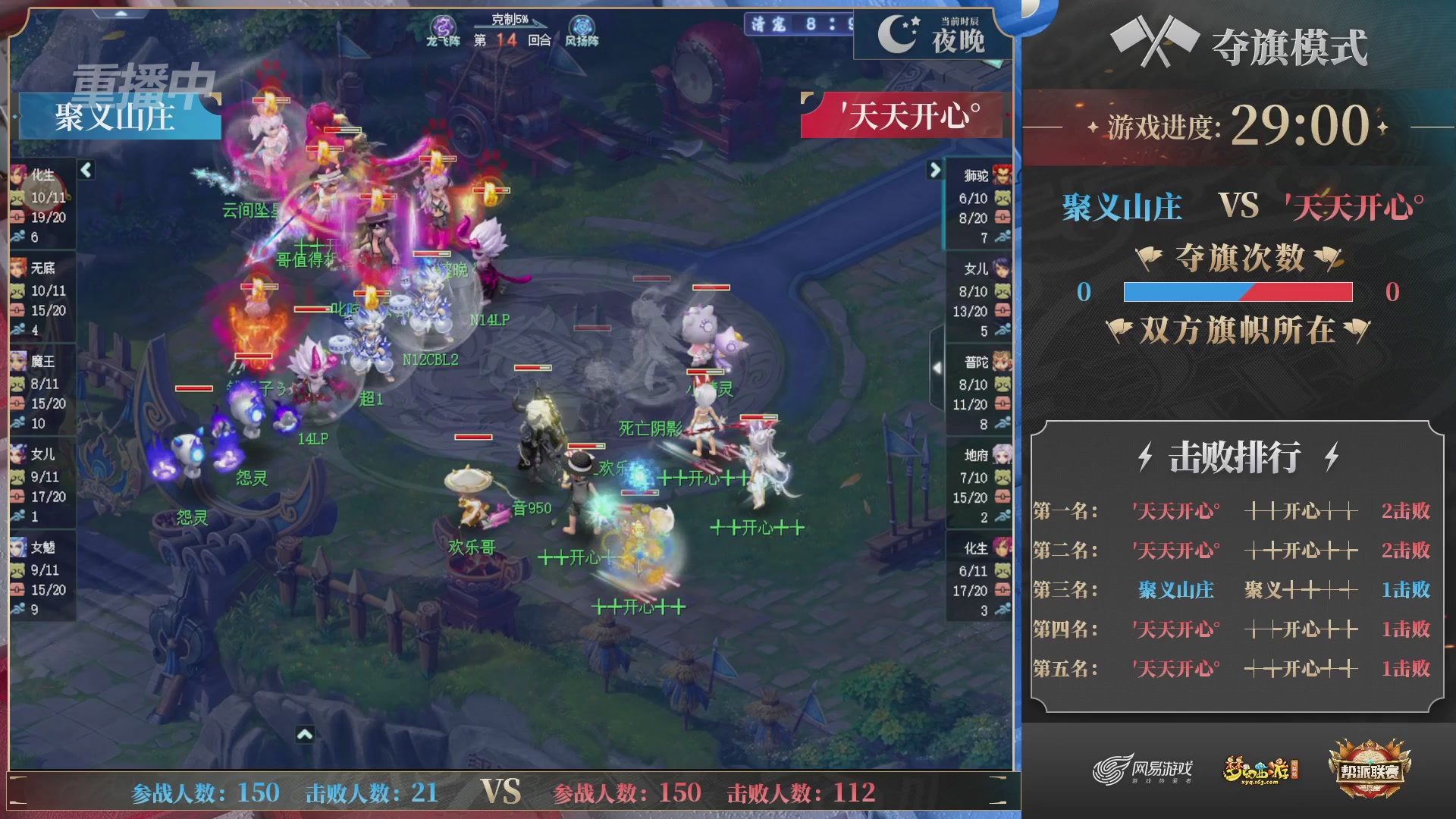The height and width of the screenshot is (819, 1456).
Task: Click the 狮驼 portrait in the right roster
Action: [1001, 173]
